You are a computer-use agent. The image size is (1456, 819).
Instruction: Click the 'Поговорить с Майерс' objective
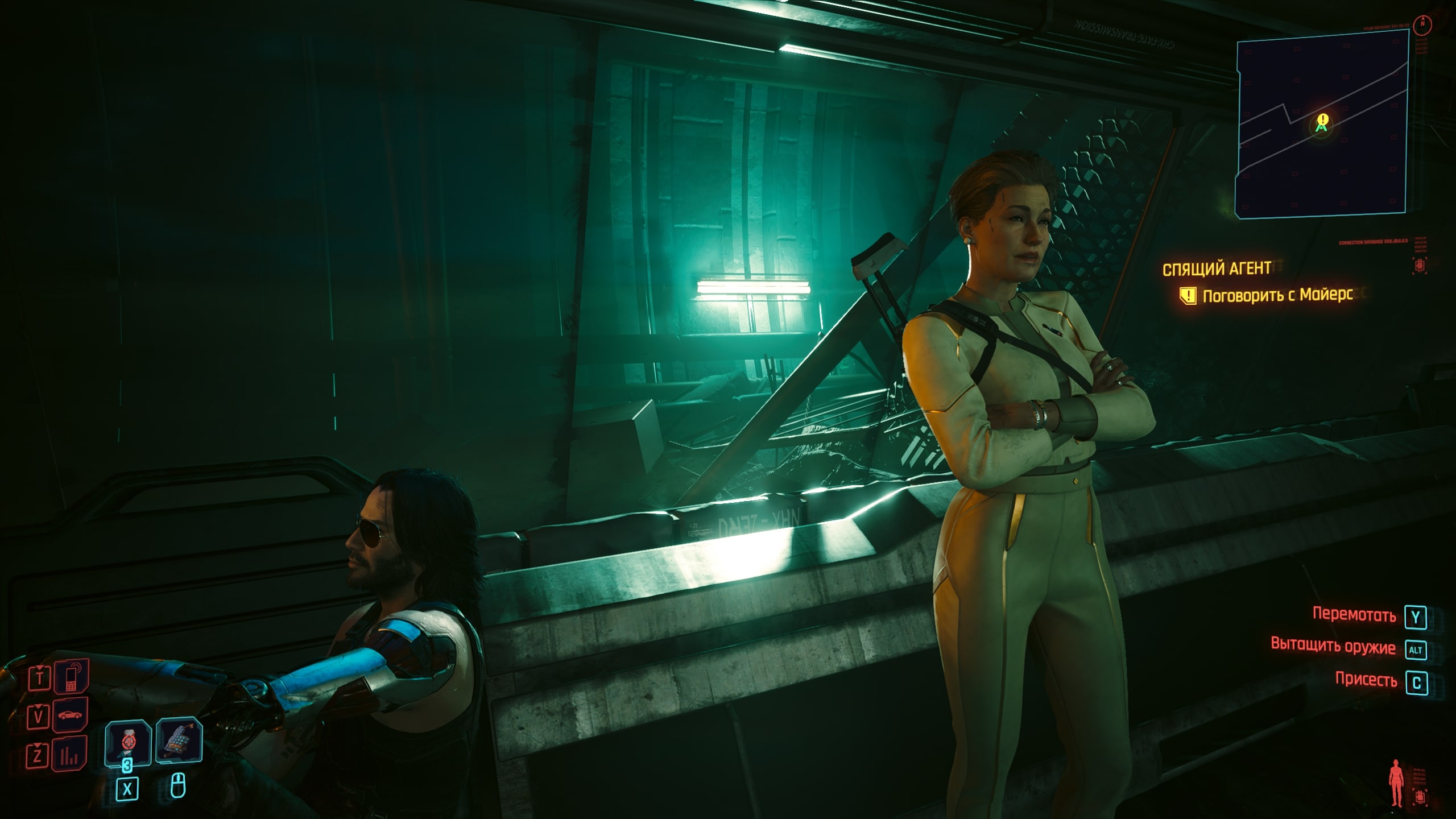click(x=1277, y=295)
